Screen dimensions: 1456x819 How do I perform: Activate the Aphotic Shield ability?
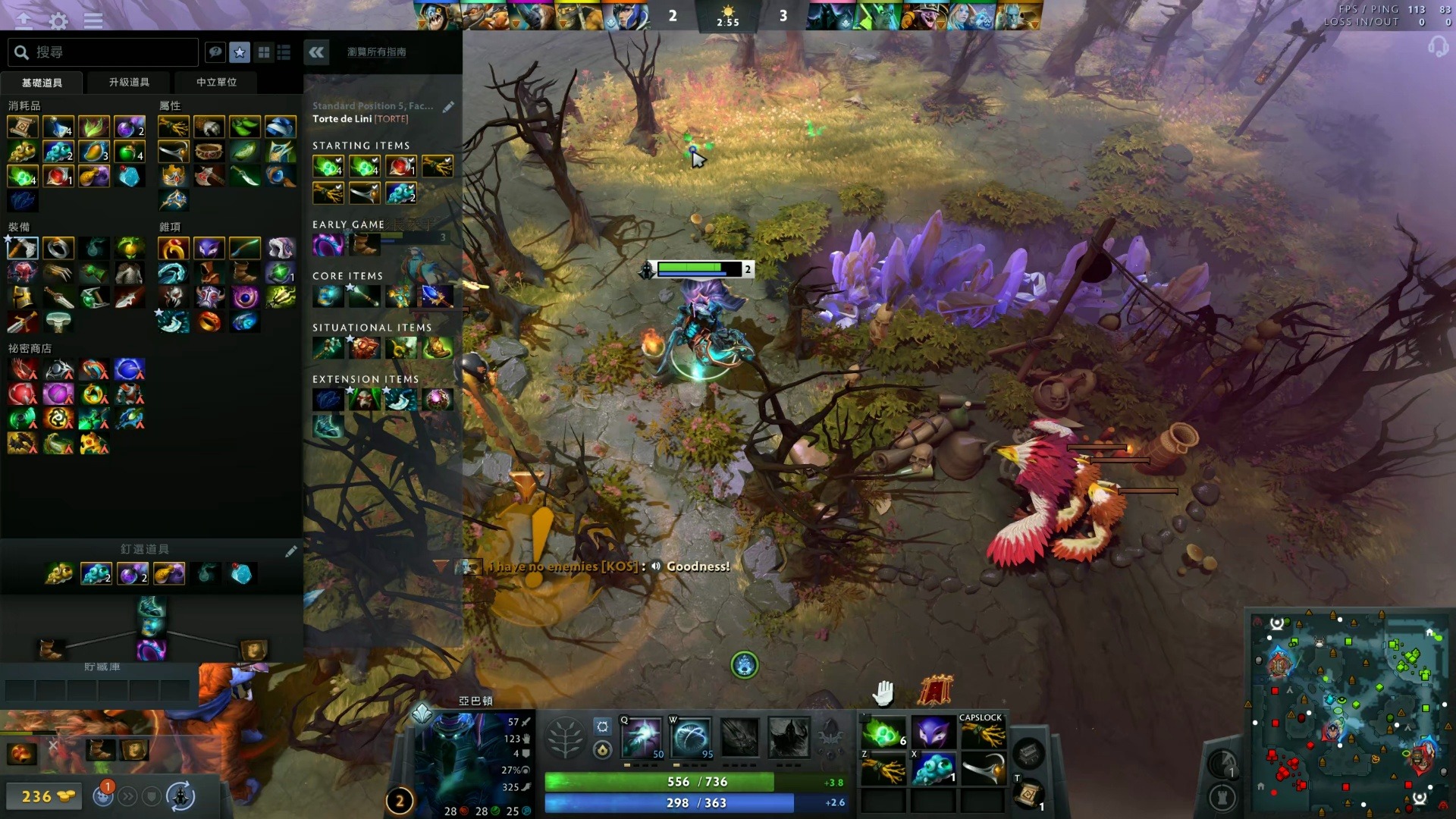[x=691, y=737]
